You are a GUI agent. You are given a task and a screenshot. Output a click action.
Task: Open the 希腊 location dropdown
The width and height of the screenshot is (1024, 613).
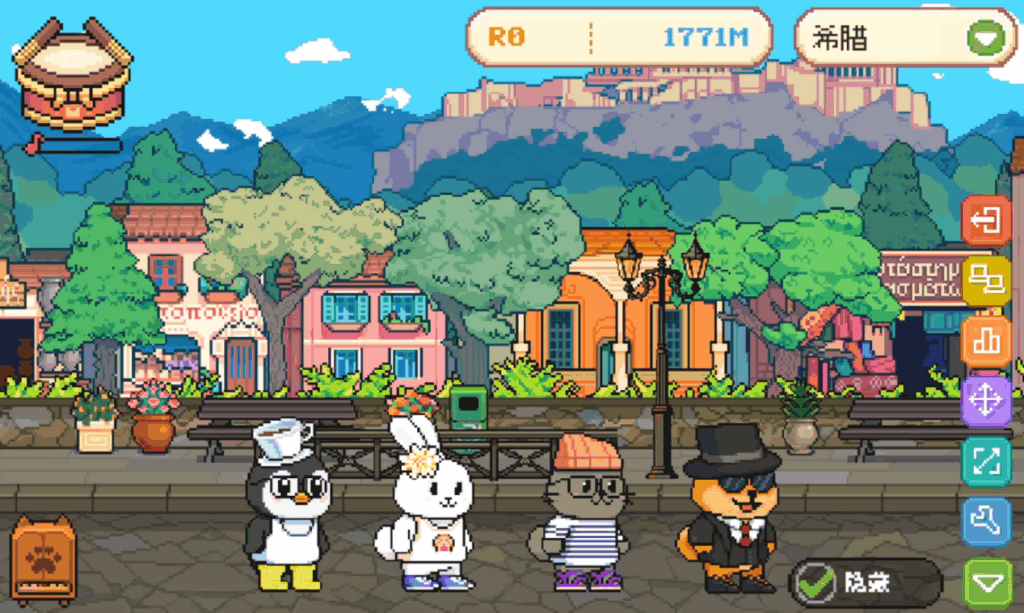[x=985, y=39]
